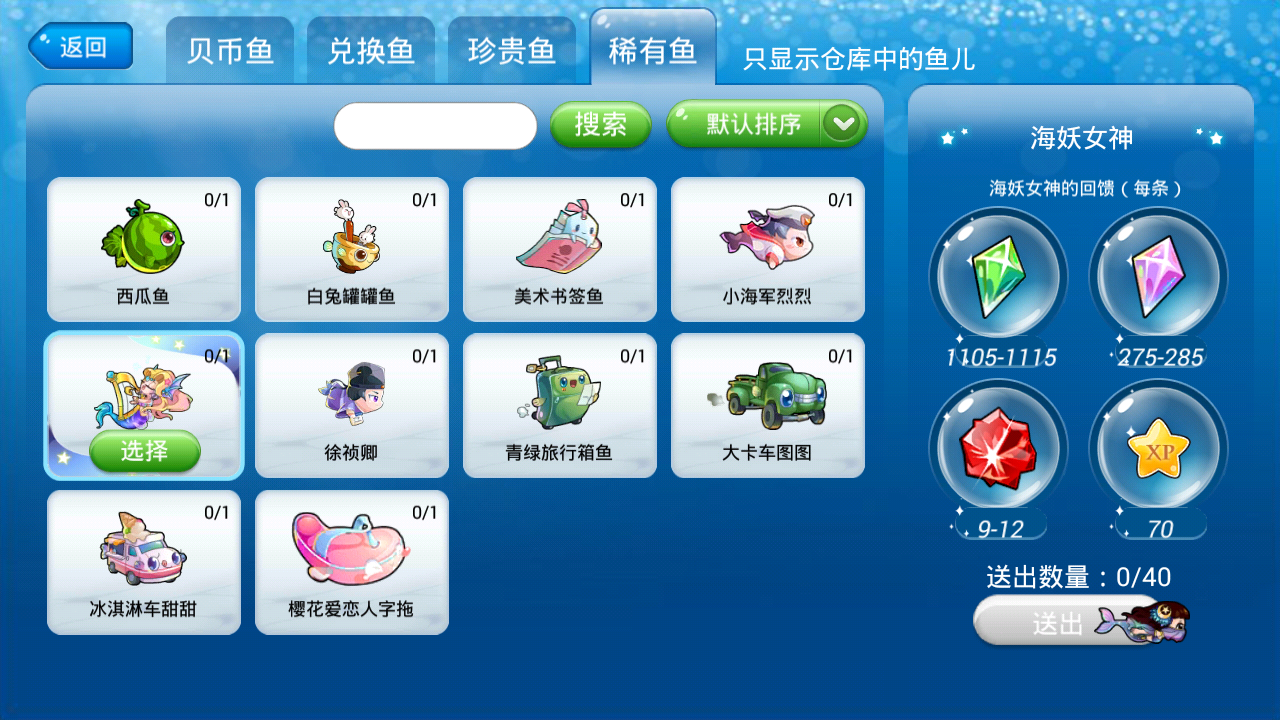Click the purple crystal reward icon
The image size is (1280, 720).
click(x=1157, y=277)
